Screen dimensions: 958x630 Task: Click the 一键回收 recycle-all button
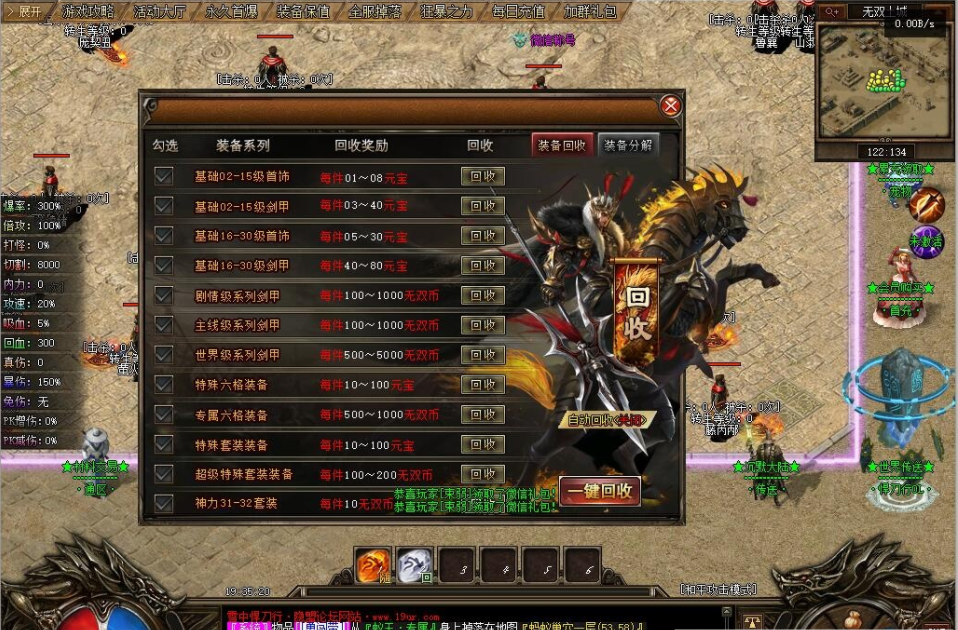pos(600,491)
